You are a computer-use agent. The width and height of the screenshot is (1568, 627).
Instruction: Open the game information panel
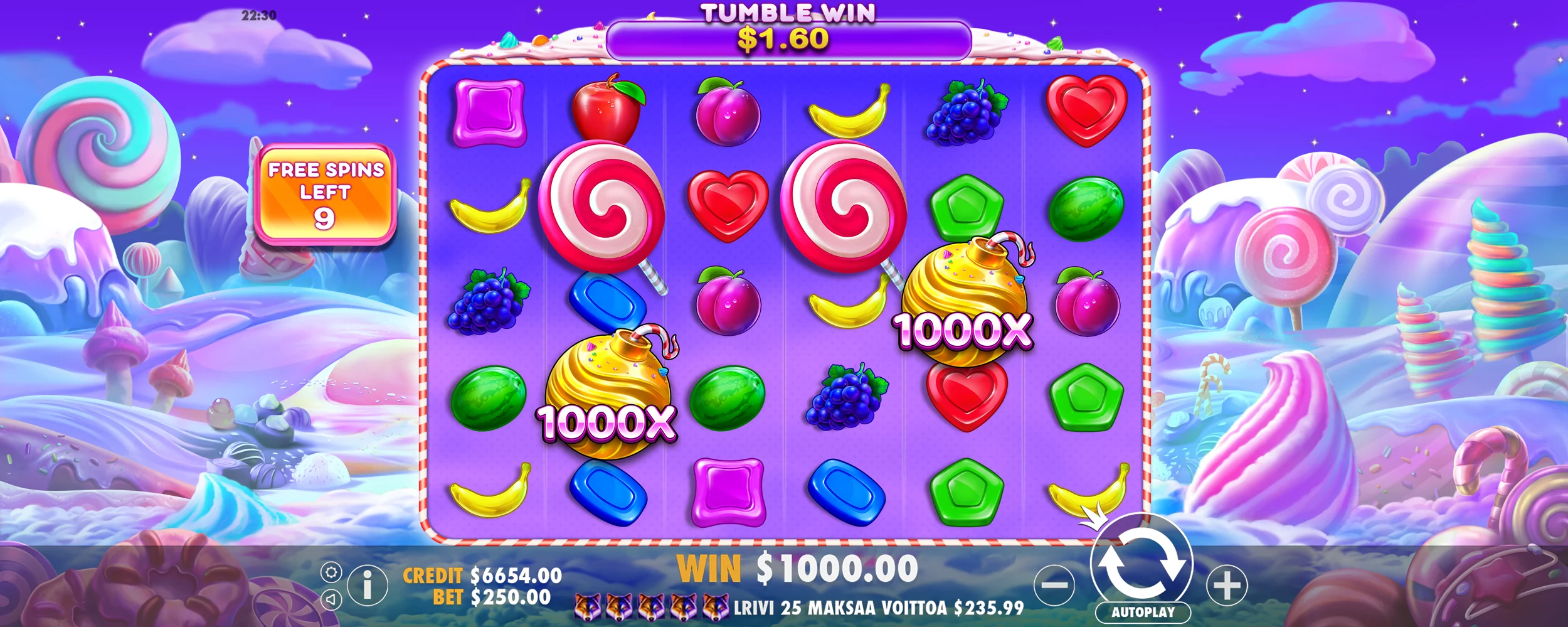pyautogui.click(x=368, y=585)
